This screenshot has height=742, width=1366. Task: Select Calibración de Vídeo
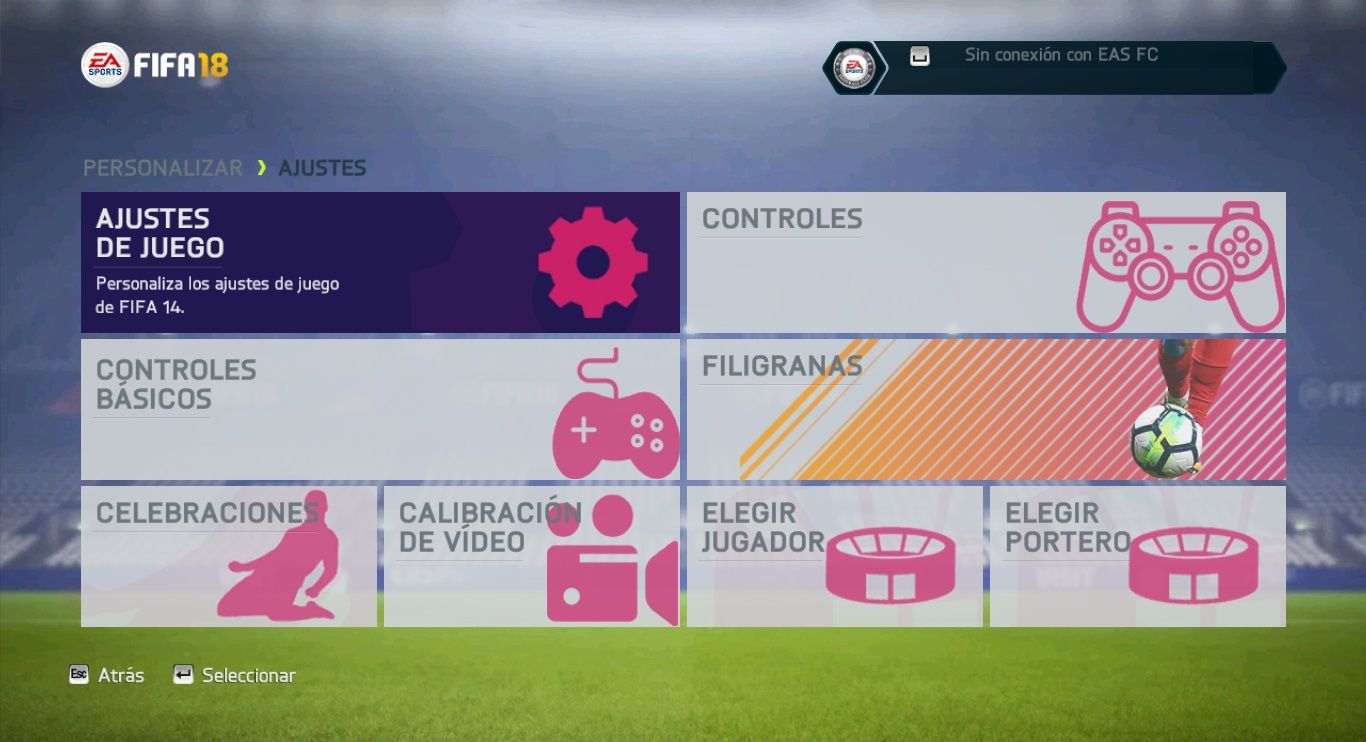pos(531,556)
